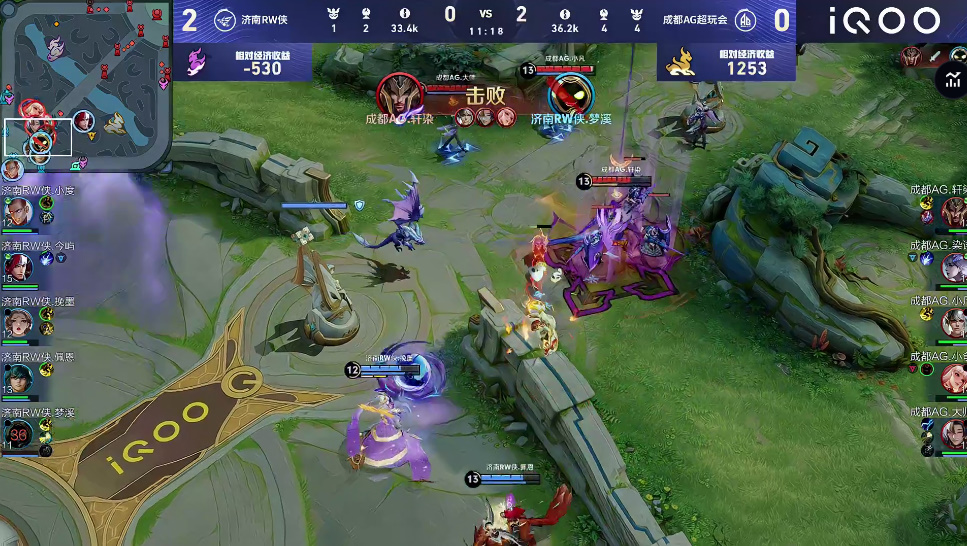Click the defeated hero portrait in kill banner
The height and width of the screenshot is (546, 967).
571,95
